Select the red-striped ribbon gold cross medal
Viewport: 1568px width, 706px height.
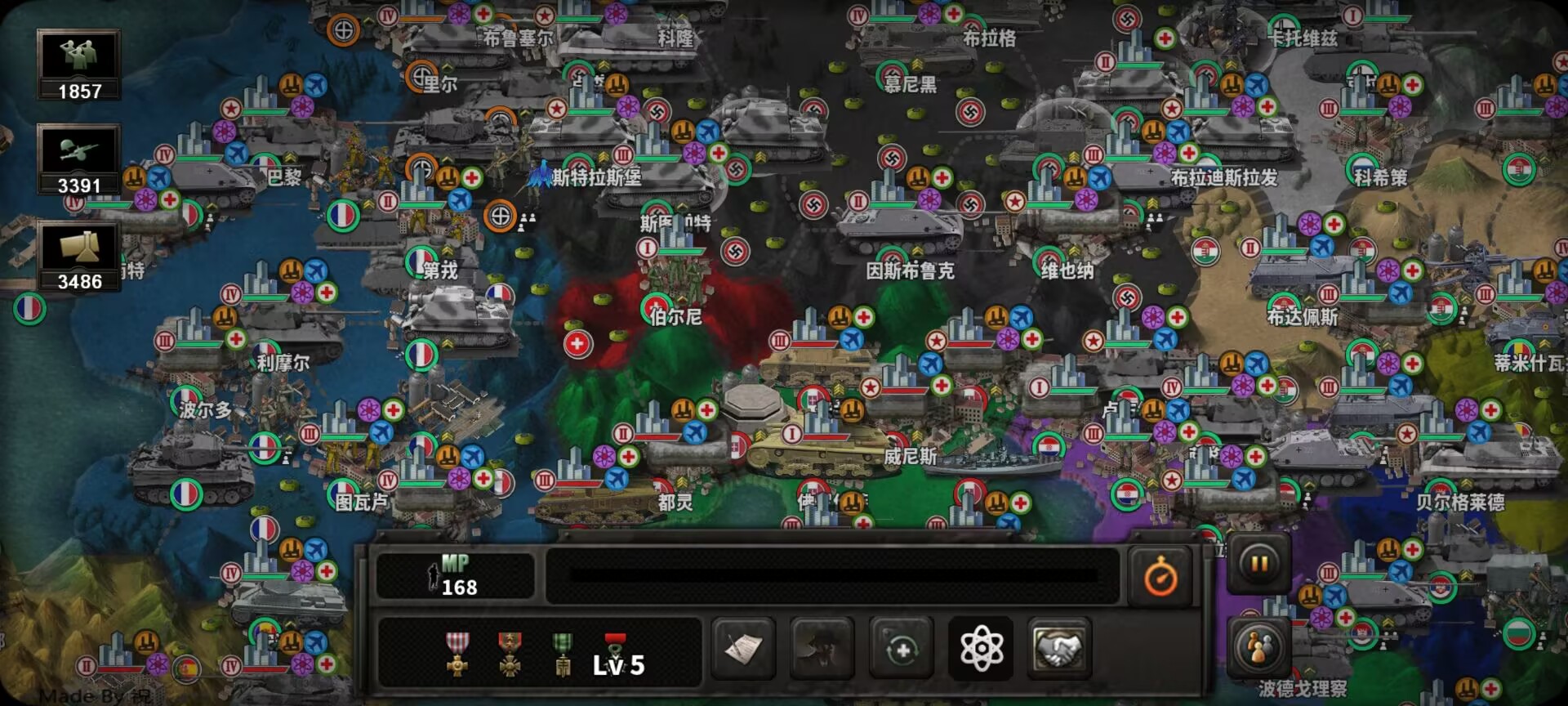coord(457,655)
